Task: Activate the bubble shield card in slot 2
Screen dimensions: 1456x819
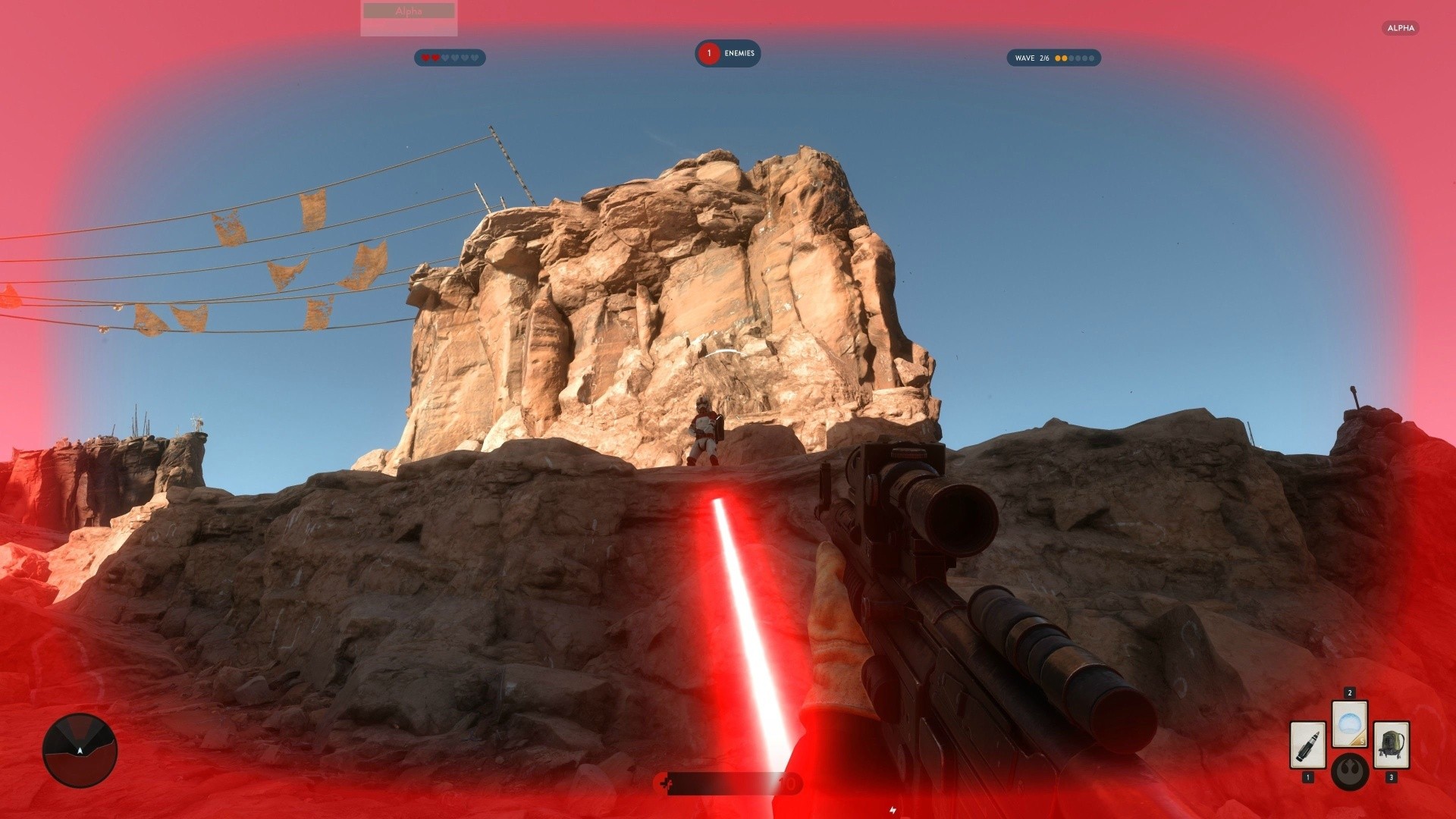Action: tap(1350, 724)
